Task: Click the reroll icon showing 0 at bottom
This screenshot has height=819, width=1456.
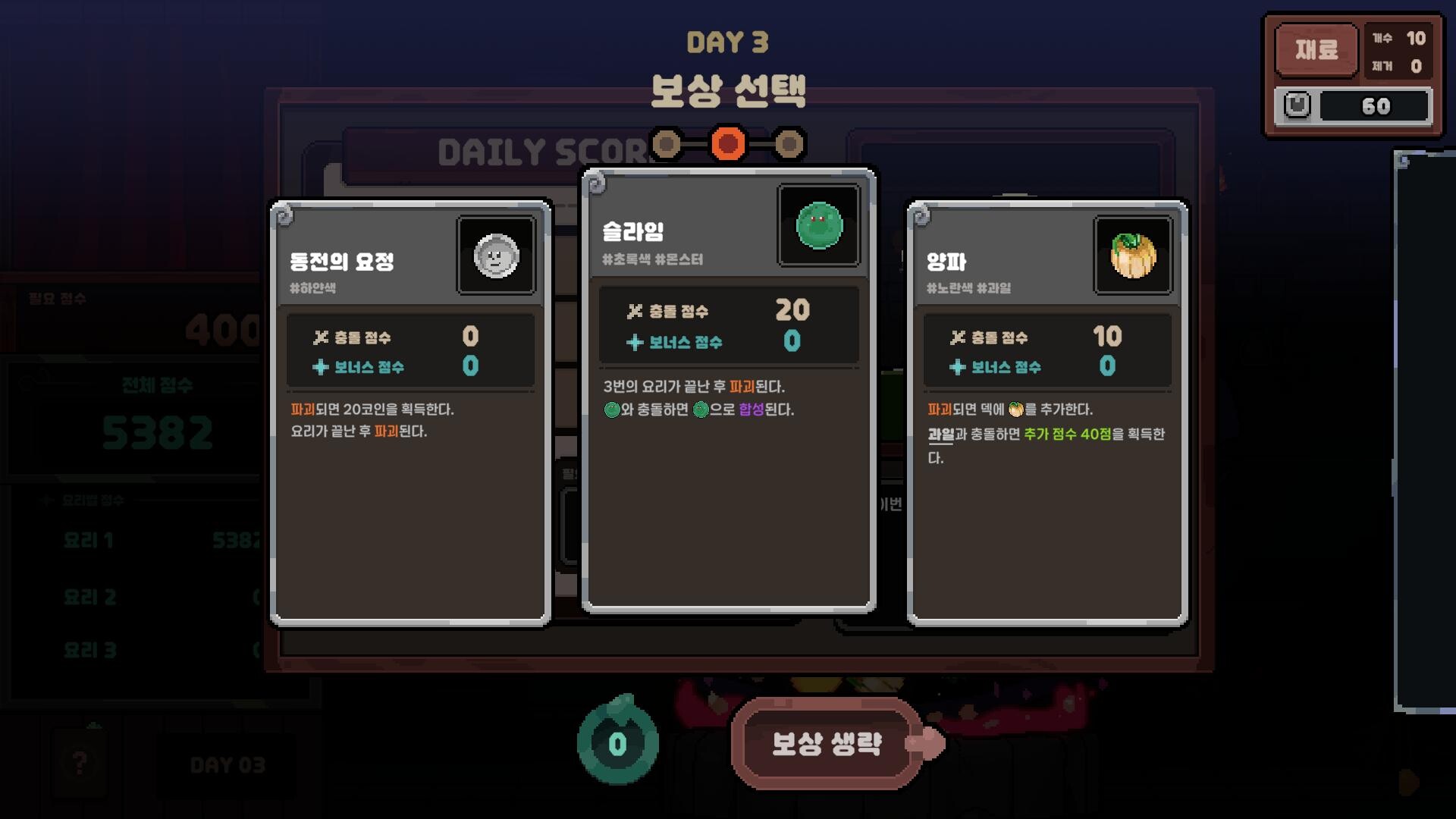Action: tap(618, 745)
